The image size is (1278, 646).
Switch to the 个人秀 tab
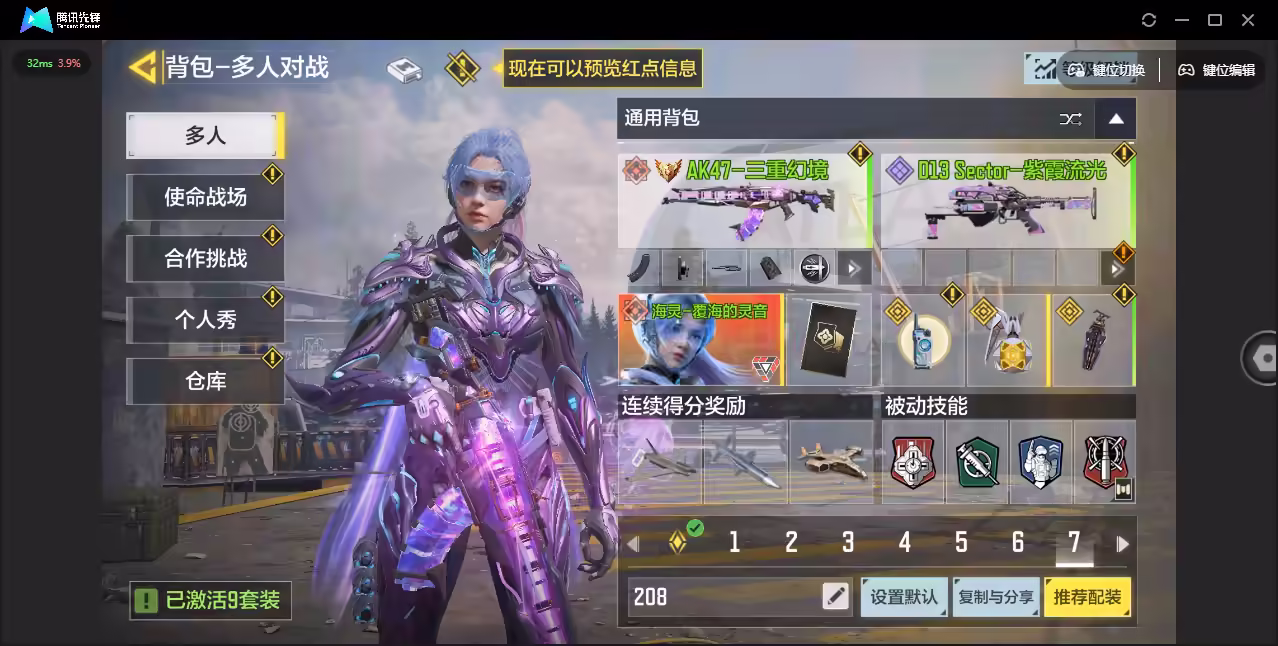(205, 320)
